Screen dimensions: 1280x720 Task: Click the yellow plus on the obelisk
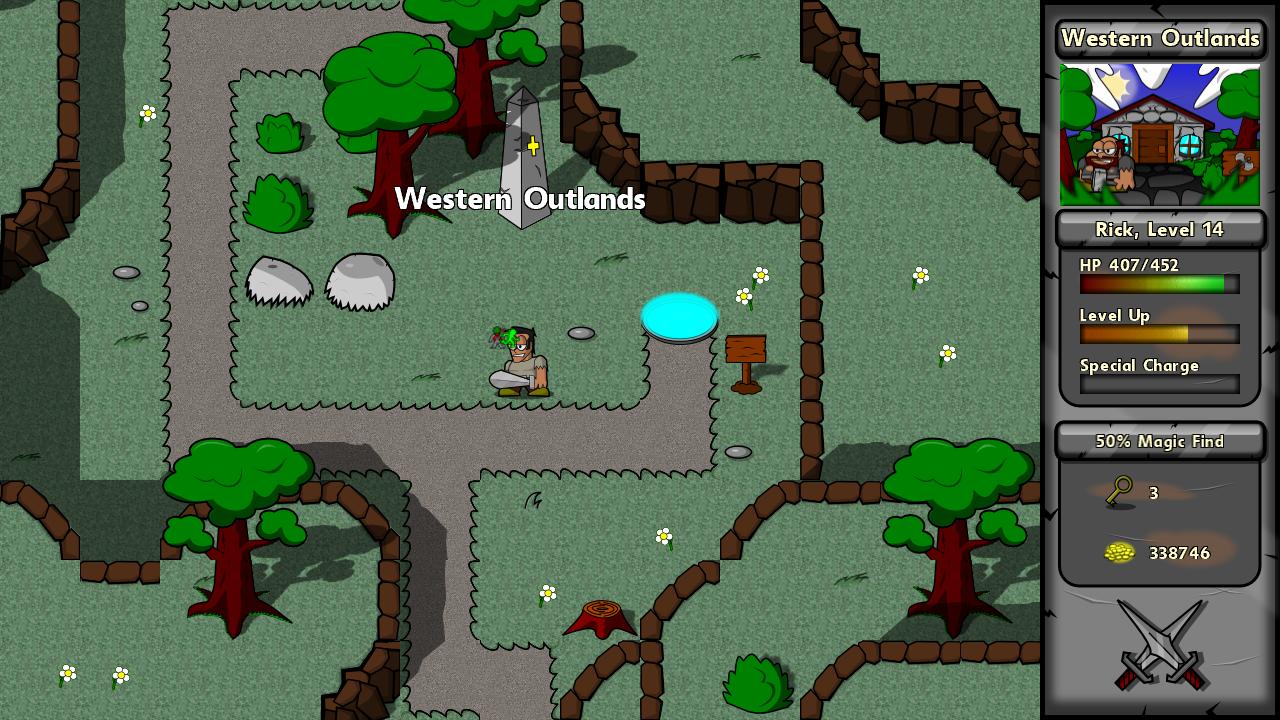coord(533,146)
